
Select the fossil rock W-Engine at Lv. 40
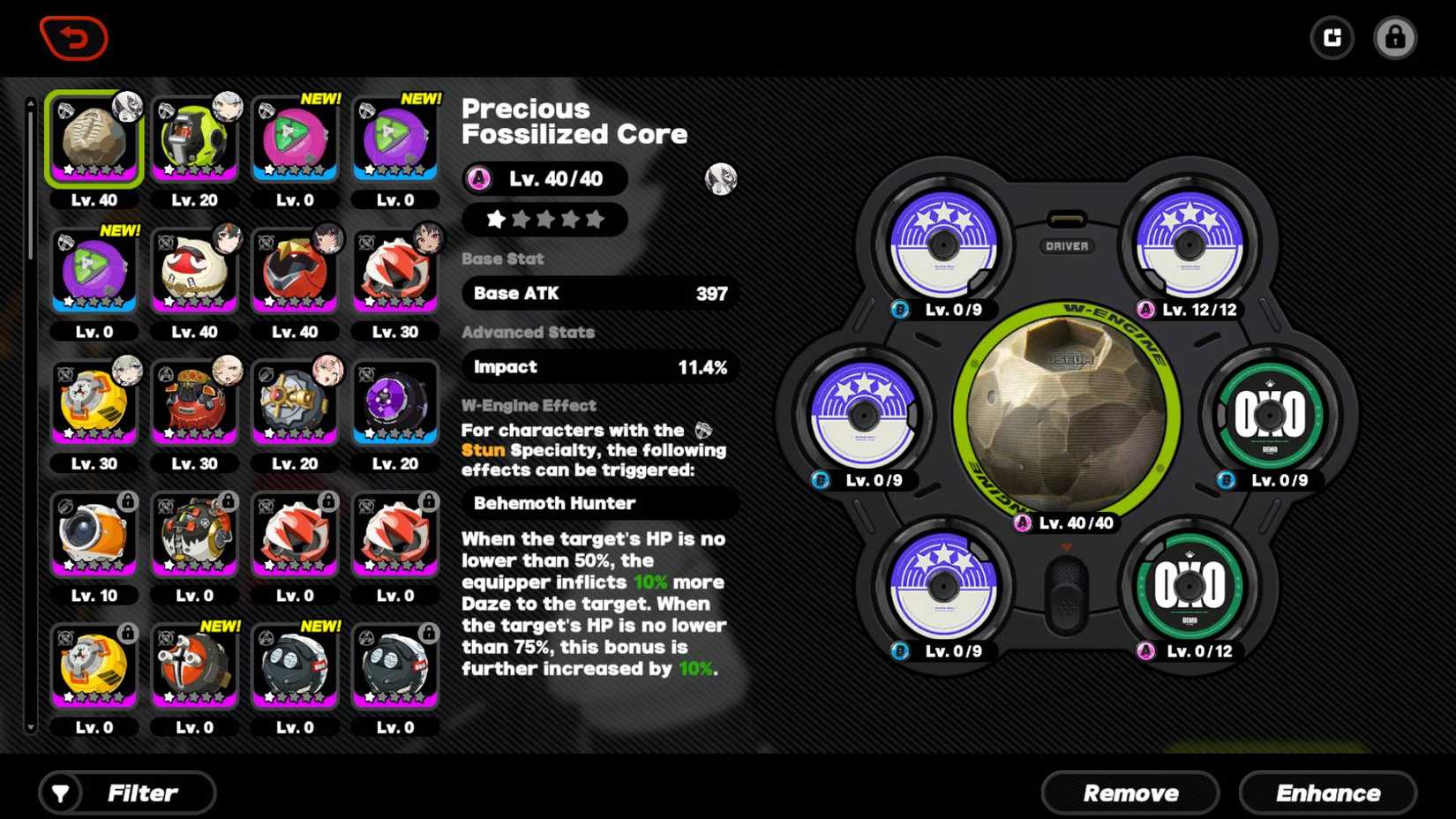(94, 139)
